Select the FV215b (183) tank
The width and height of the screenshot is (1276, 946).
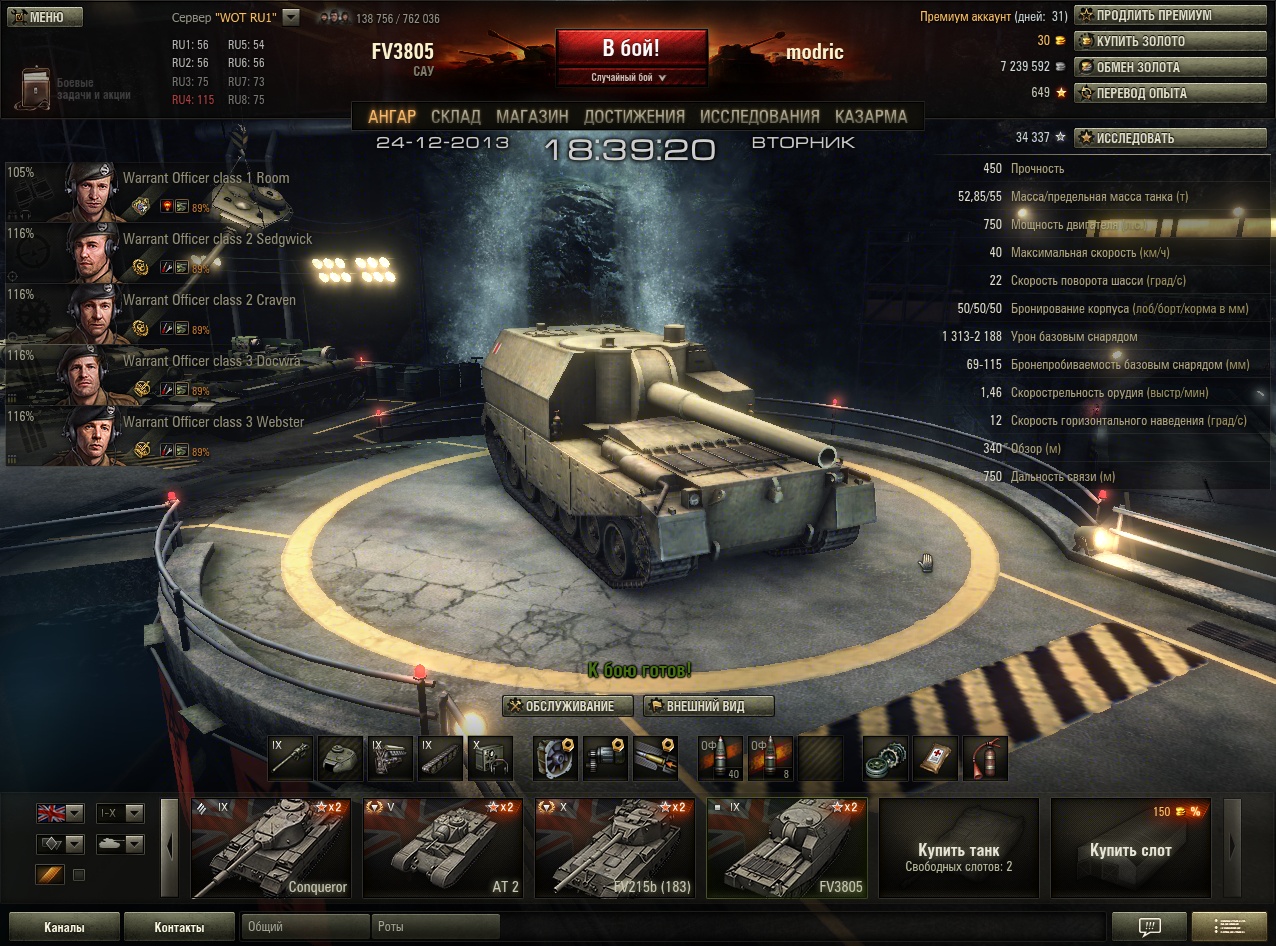615,848
